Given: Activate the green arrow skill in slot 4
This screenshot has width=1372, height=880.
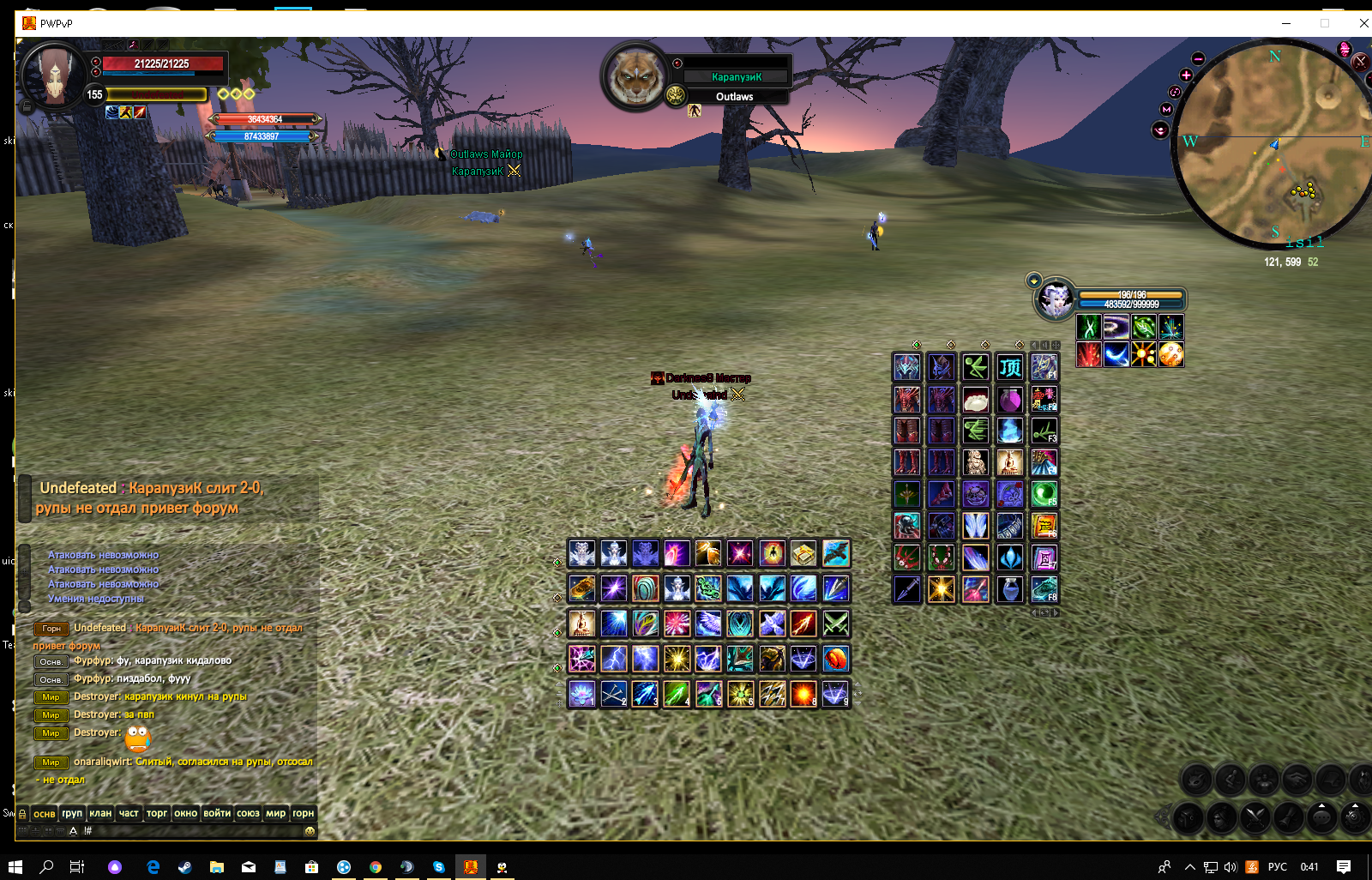Looking at the screenshot, I should [677, 693].
